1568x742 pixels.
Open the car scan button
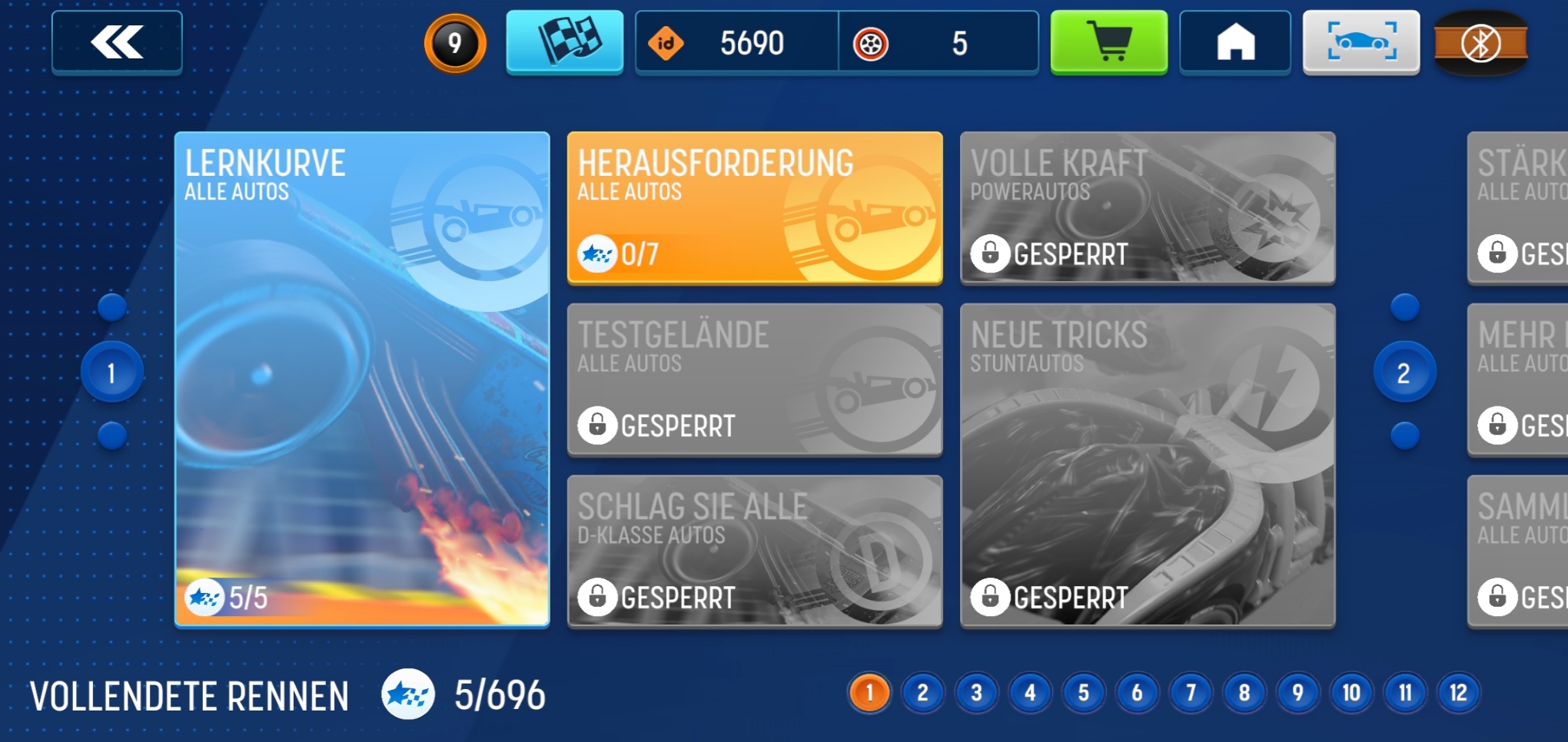[x=1360, y=42]
